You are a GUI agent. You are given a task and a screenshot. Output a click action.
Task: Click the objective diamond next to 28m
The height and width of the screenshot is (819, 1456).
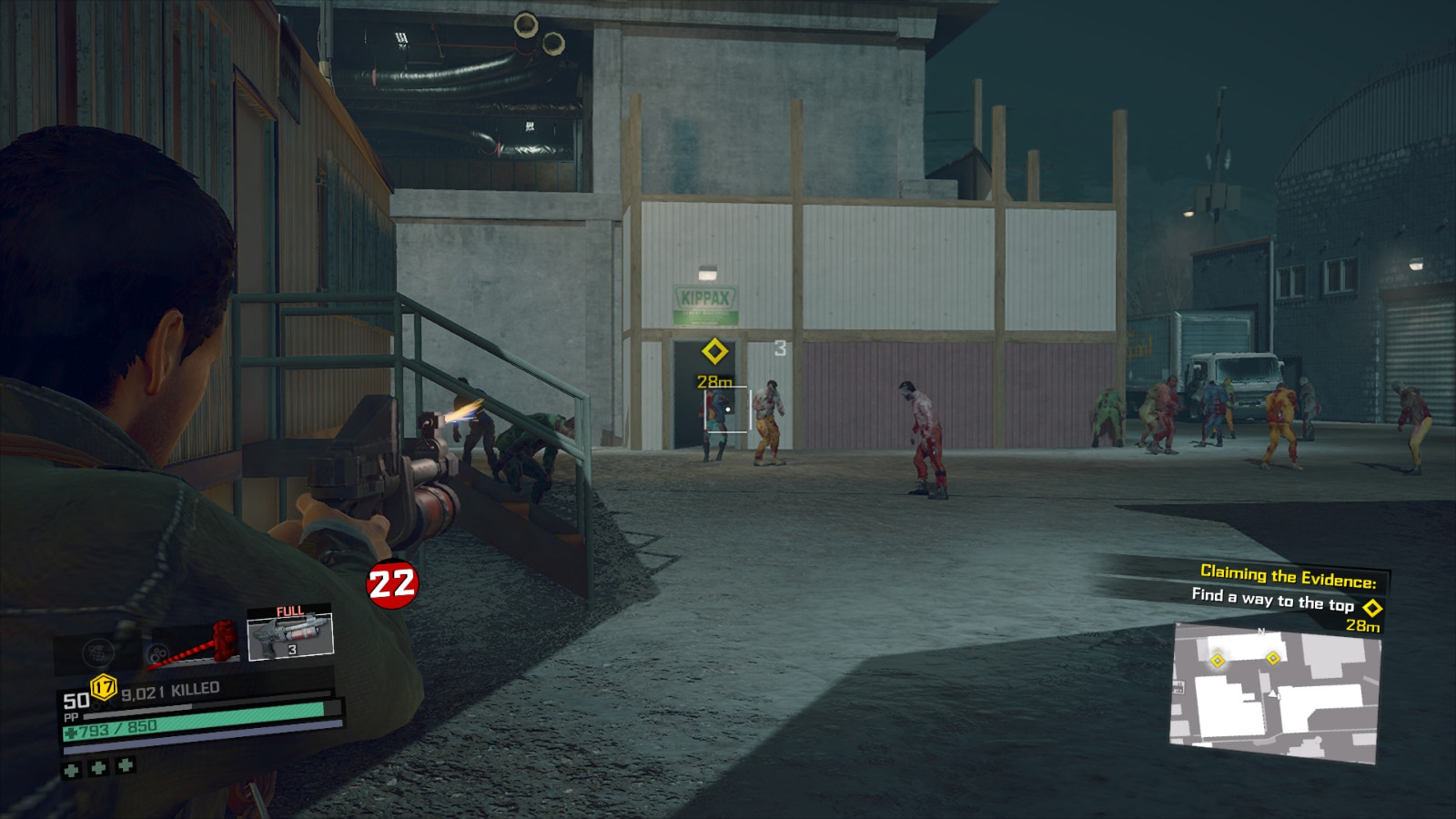(x=1372, y=609)
